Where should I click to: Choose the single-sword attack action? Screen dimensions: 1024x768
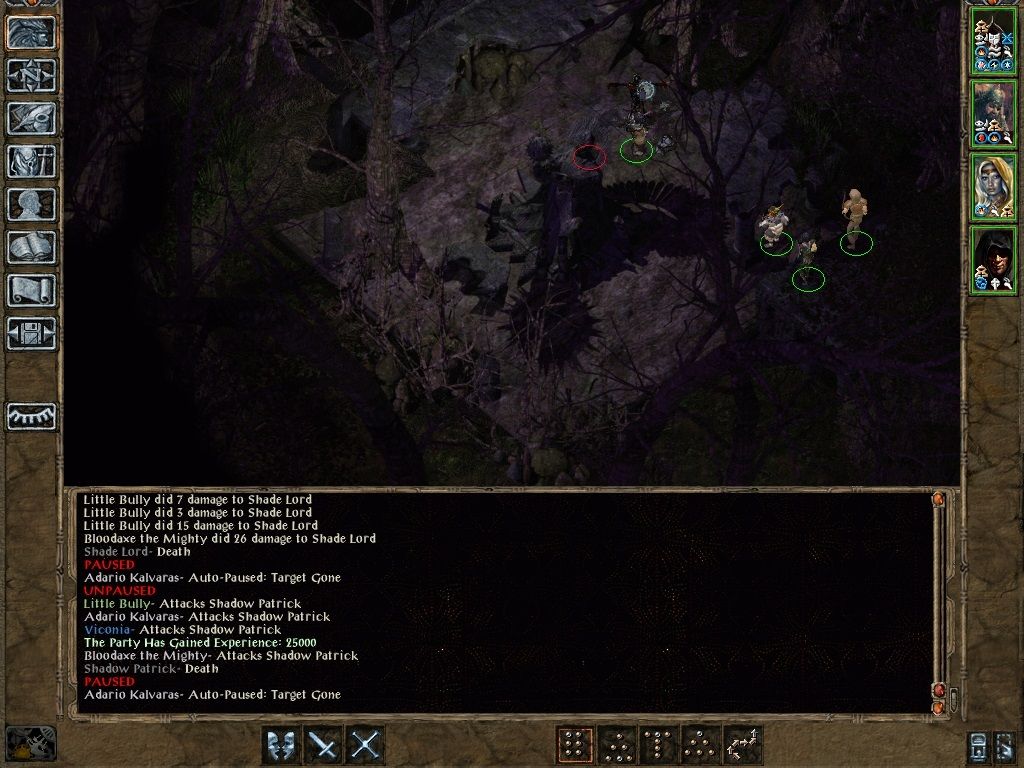[x=323, y=745]
